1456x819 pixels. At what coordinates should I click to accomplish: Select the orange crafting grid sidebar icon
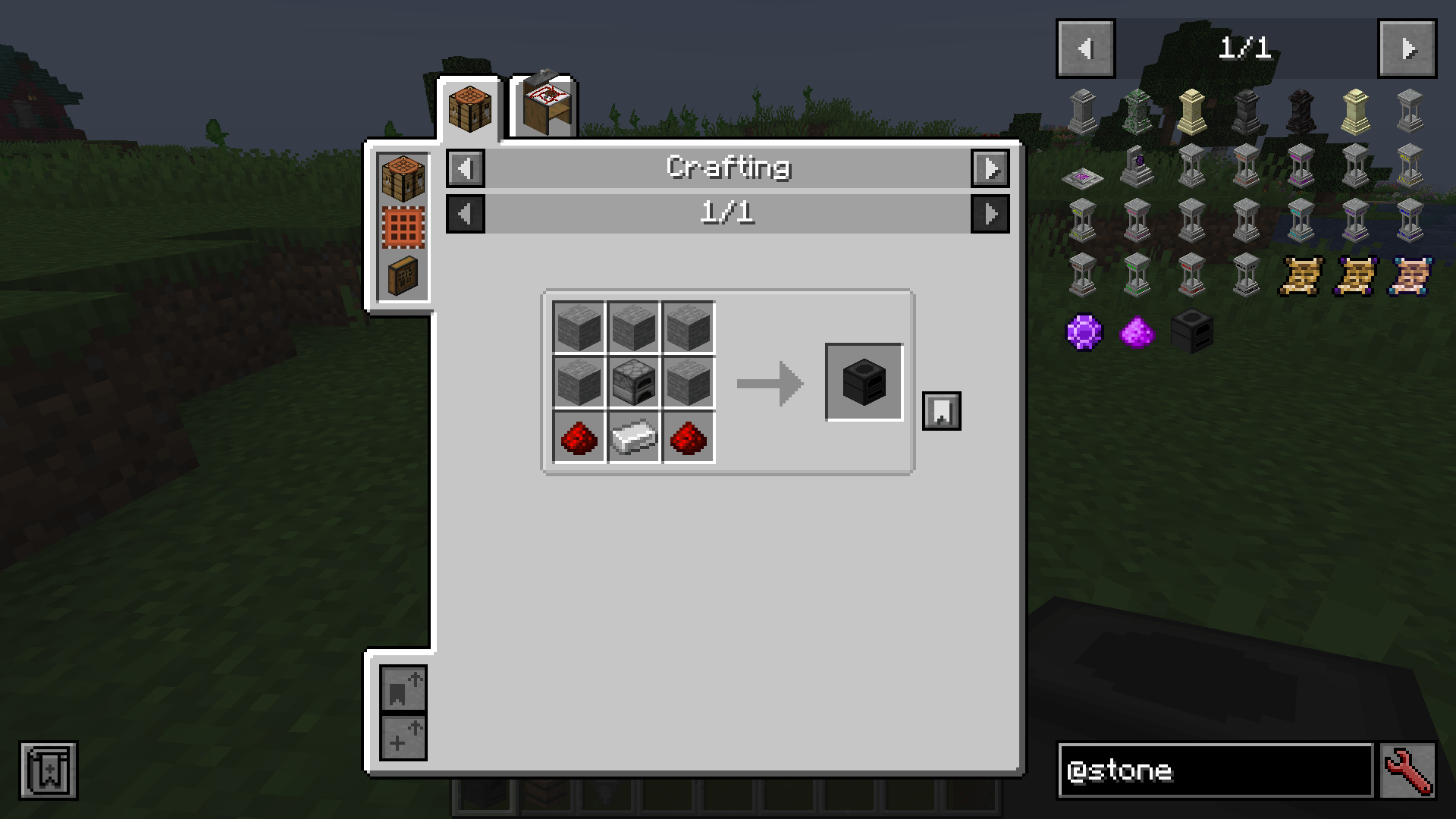pos(403,226)
